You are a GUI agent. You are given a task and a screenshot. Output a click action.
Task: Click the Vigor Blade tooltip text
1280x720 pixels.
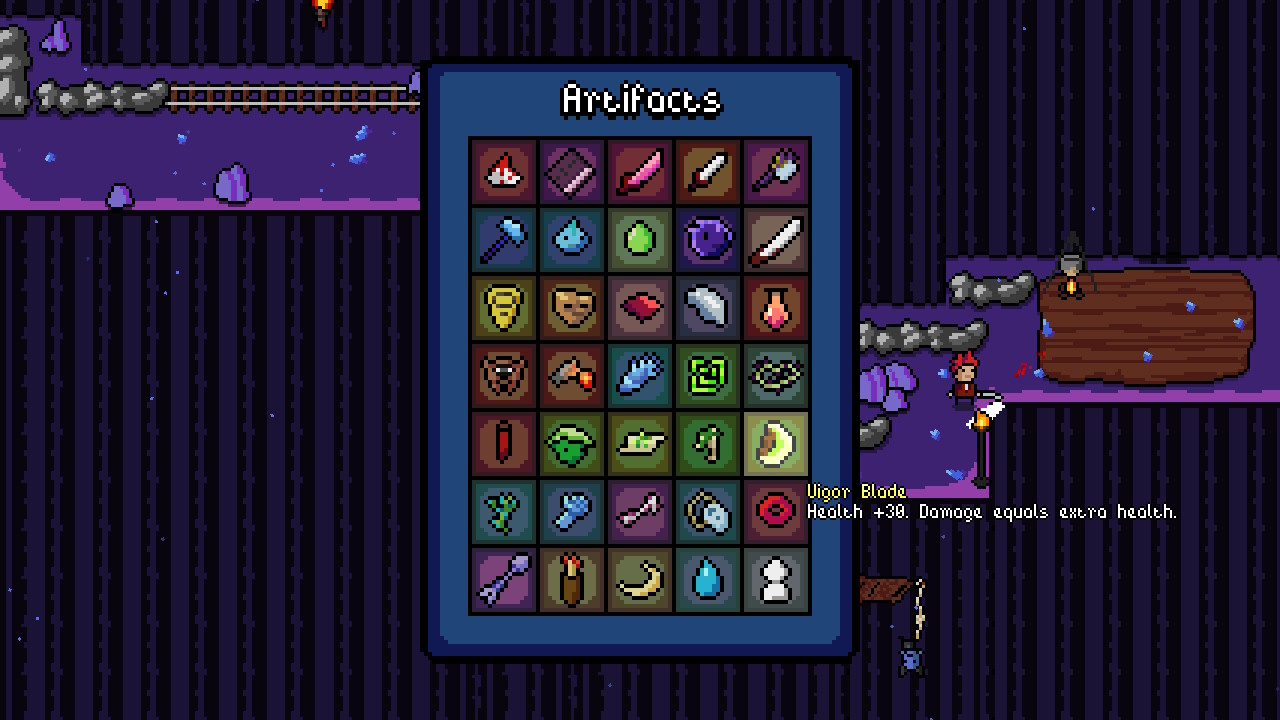(990, 512)
